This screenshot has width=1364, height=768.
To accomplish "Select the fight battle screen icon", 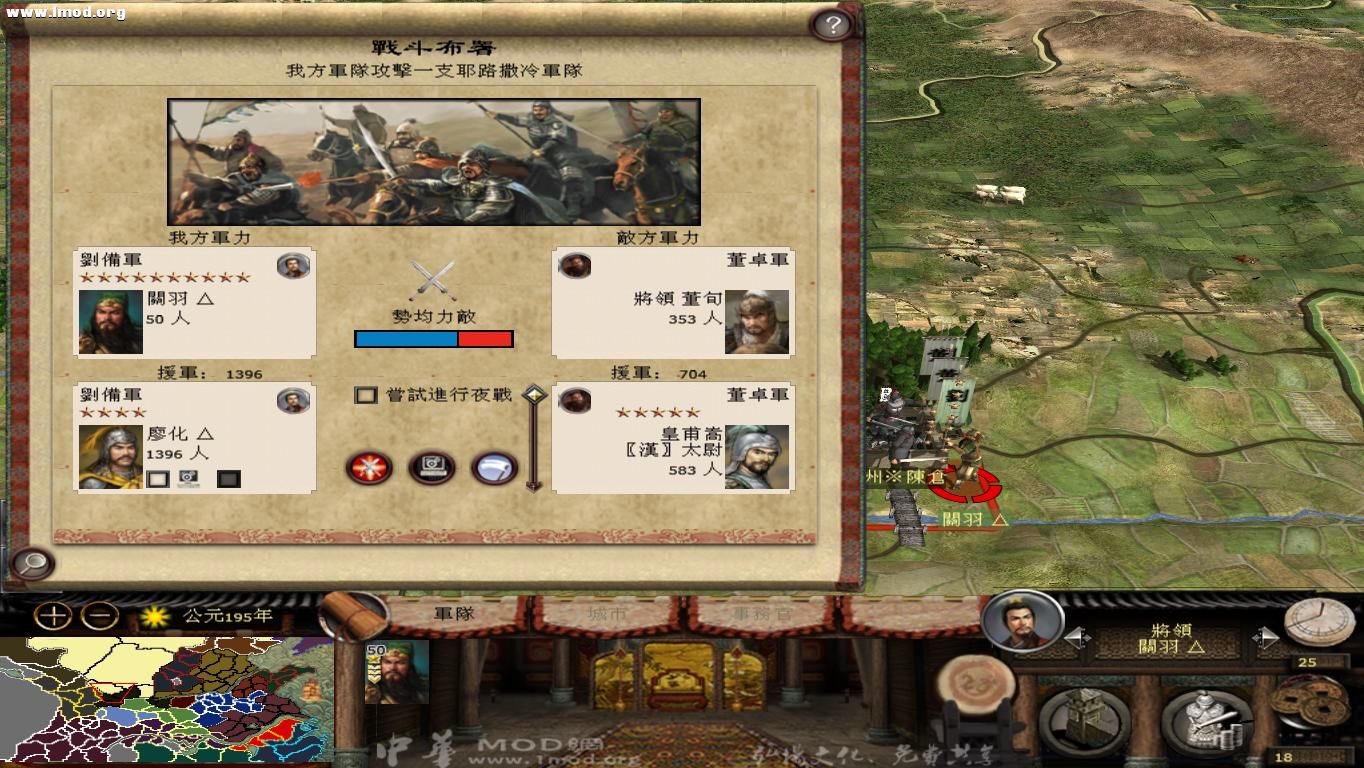I will click(432, 466).
